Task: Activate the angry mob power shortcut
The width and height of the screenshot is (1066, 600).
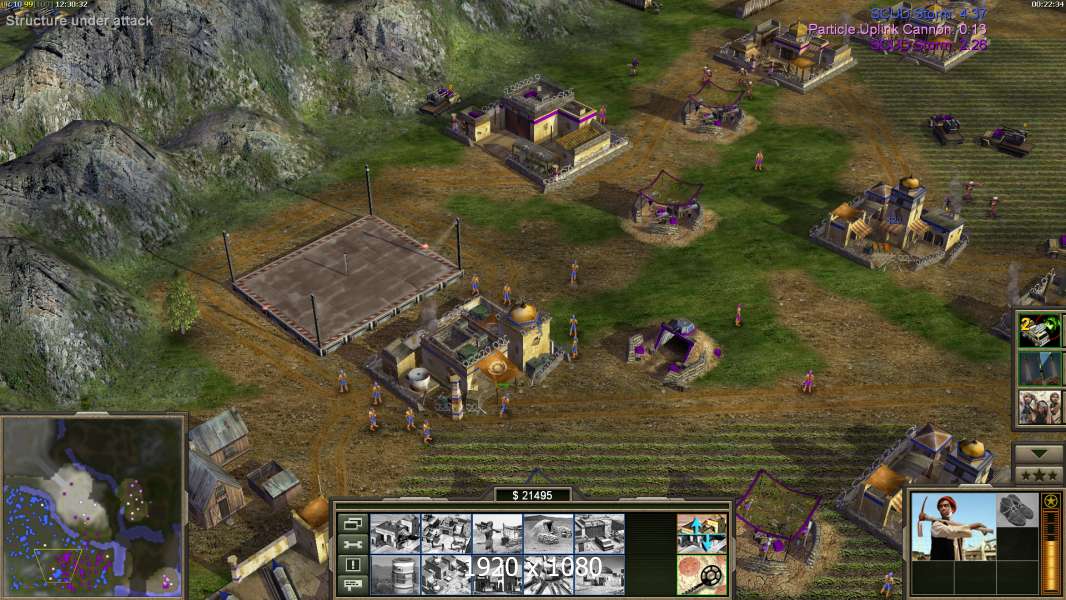Action: (1040, 407)
